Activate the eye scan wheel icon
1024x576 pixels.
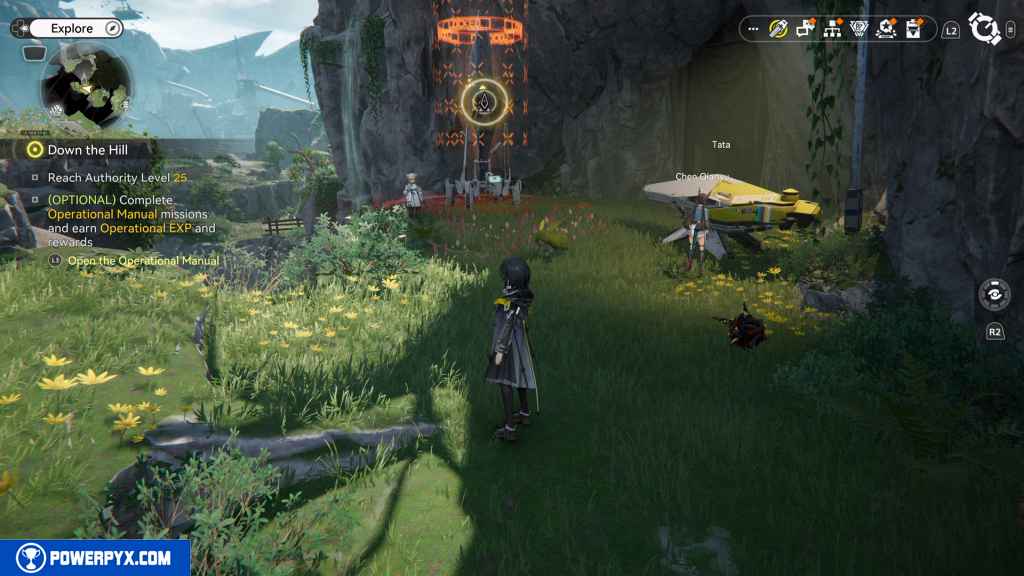pyautogui.click(x=995, y=297)
